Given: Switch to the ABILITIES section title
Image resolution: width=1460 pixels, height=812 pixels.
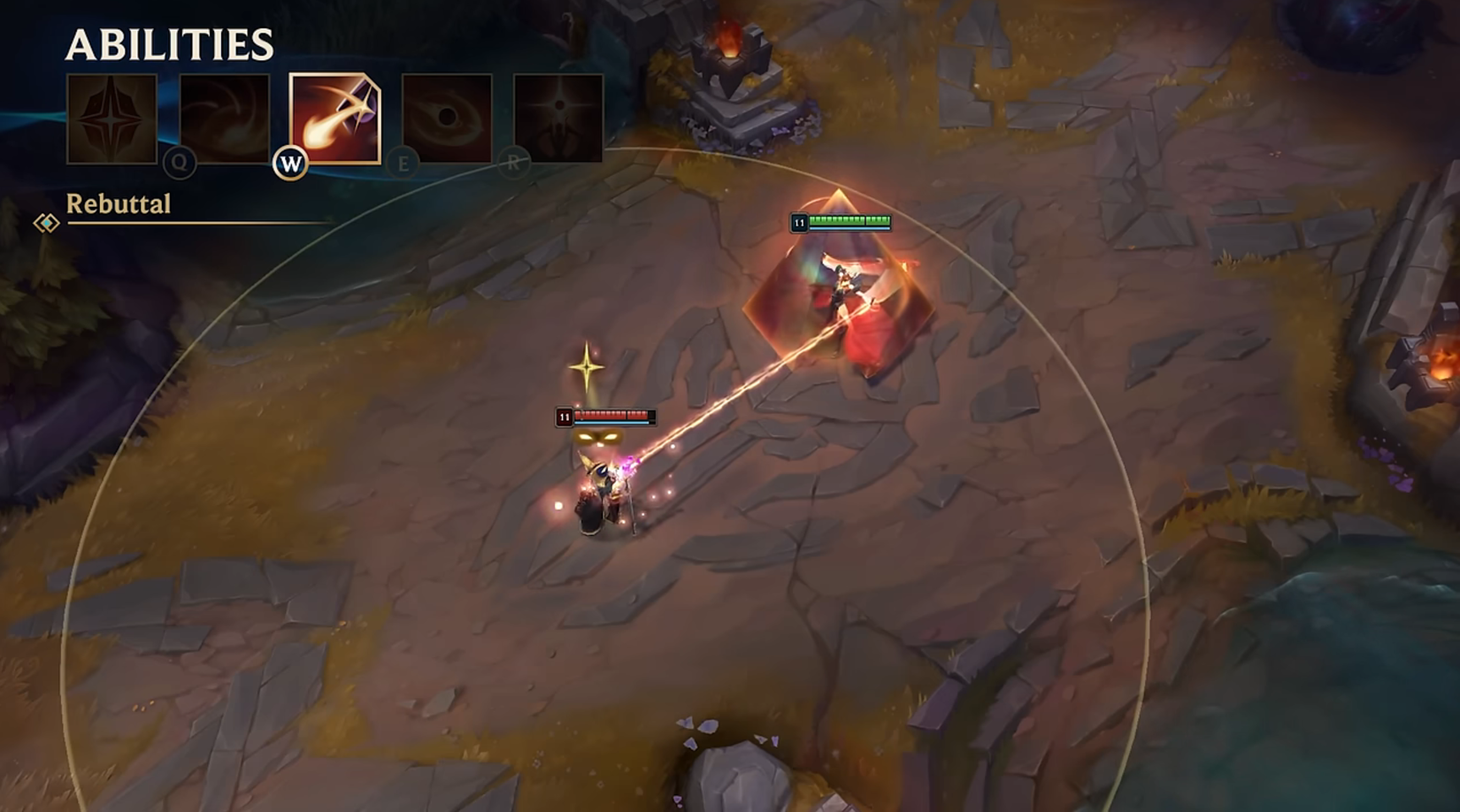Looking at the screenshot, I should (170, 42).
